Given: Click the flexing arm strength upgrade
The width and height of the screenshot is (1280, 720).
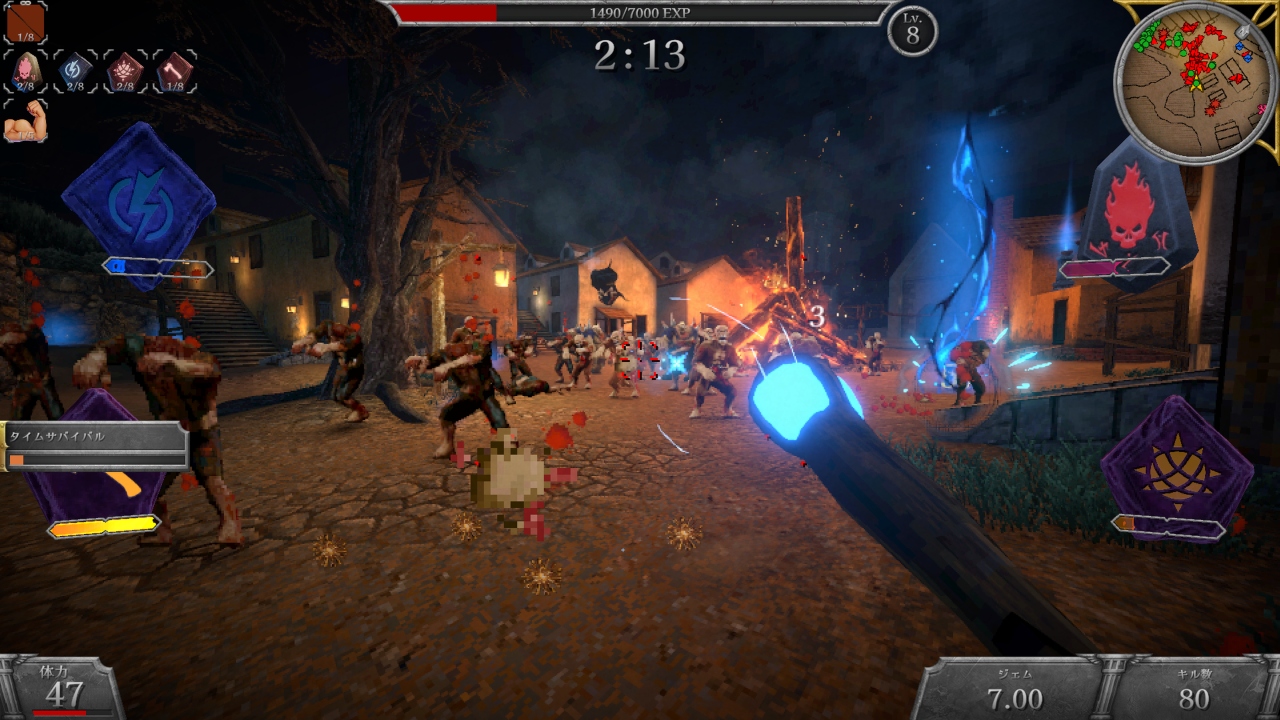Looking at the screenshot, I should 25,121.
